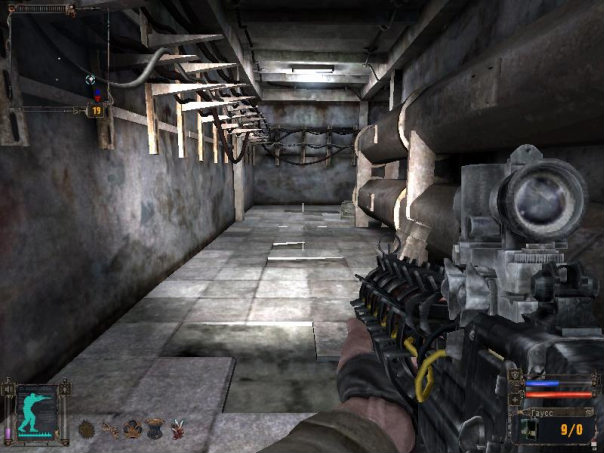This screenshot has width=604, height=453.
Task: Click the contact counter badge showing 19
Action: 97,111
